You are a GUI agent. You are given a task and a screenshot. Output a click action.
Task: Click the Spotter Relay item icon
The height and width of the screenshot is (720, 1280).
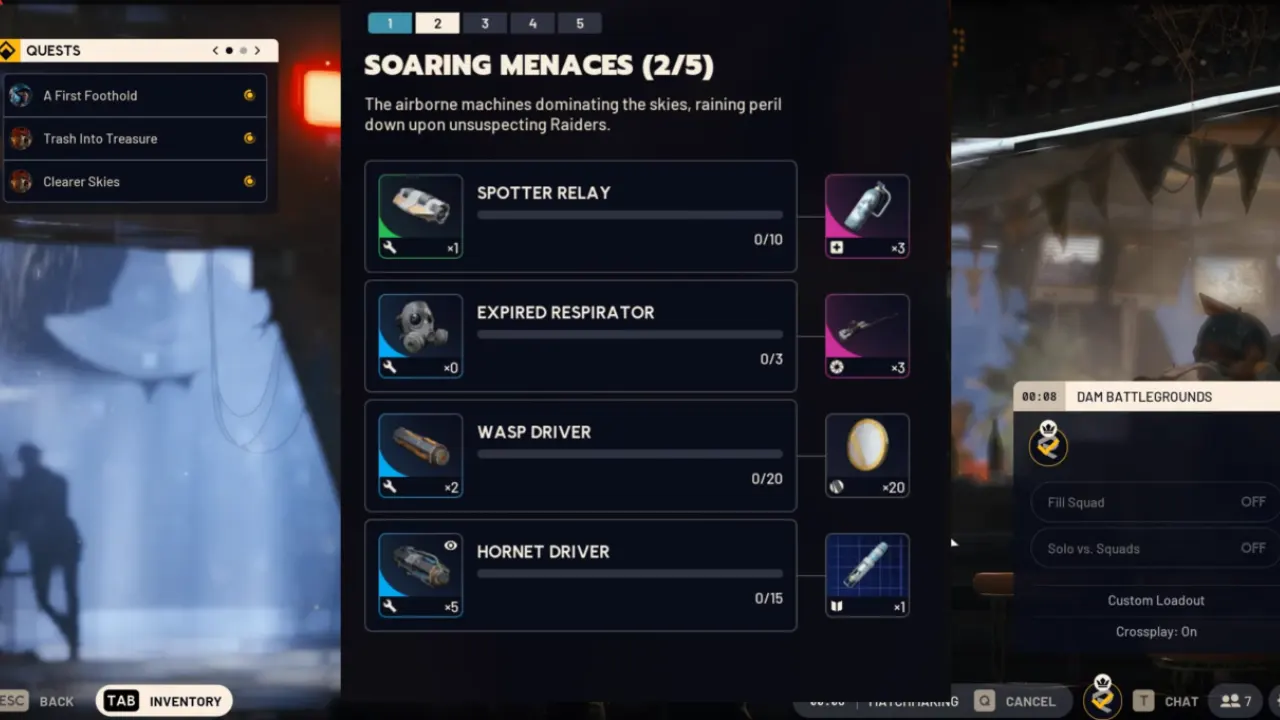[x=419, y=215]
